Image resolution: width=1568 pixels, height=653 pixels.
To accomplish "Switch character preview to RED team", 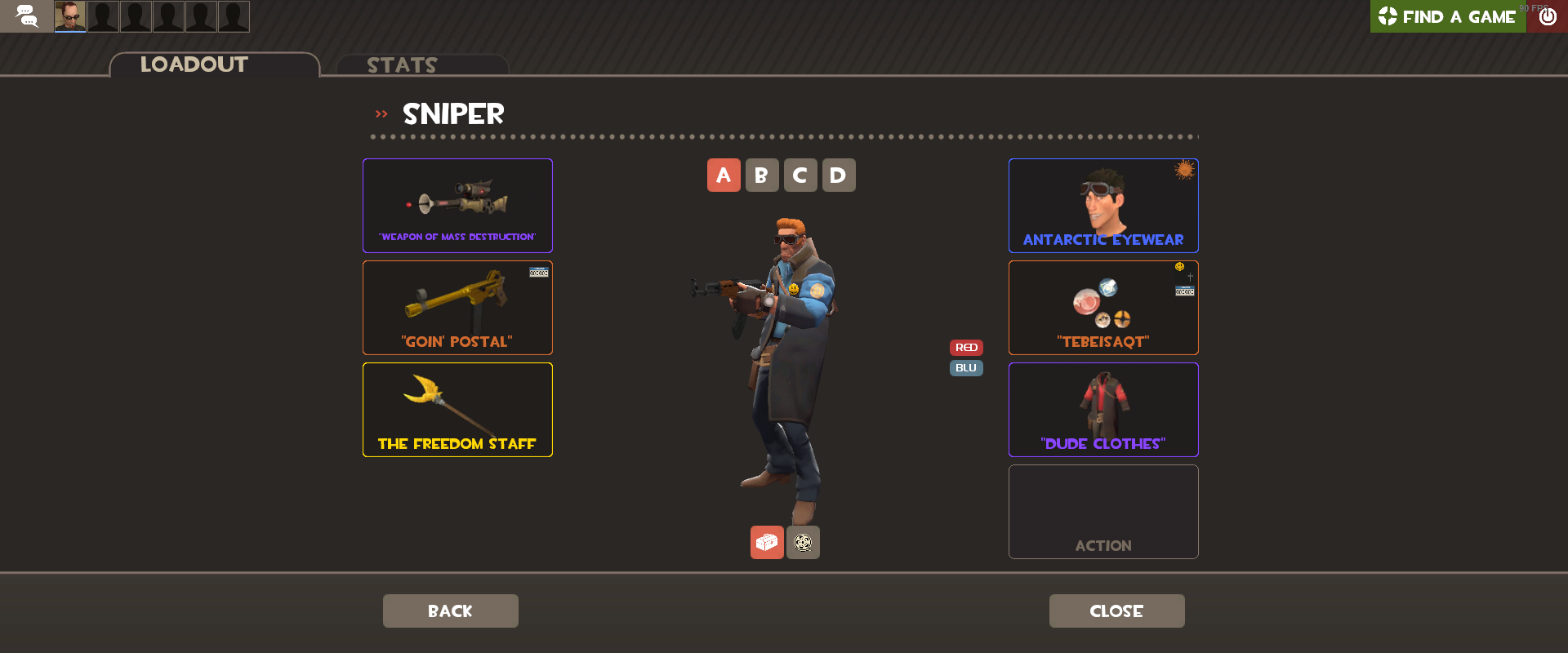I will point(966,347).
